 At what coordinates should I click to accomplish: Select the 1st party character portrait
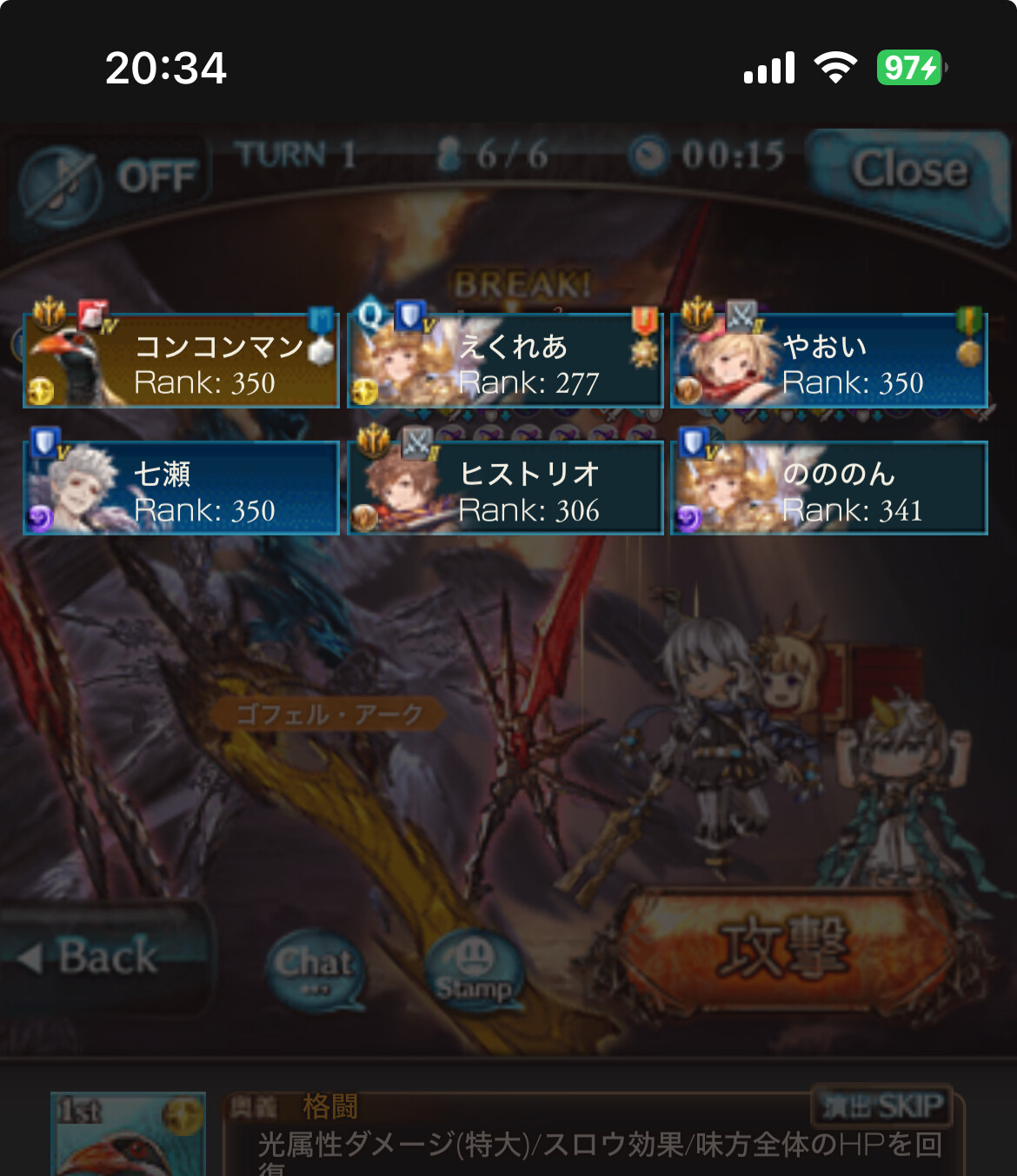(x=129, y=1133)
